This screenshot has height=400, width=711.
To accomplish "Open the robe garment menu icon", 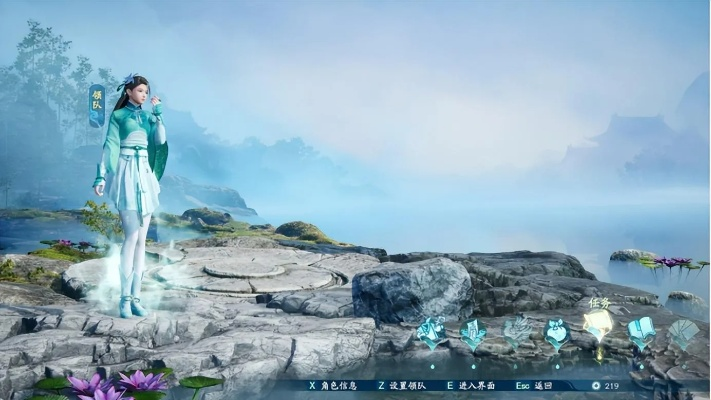I will click(x=473, y=332).
